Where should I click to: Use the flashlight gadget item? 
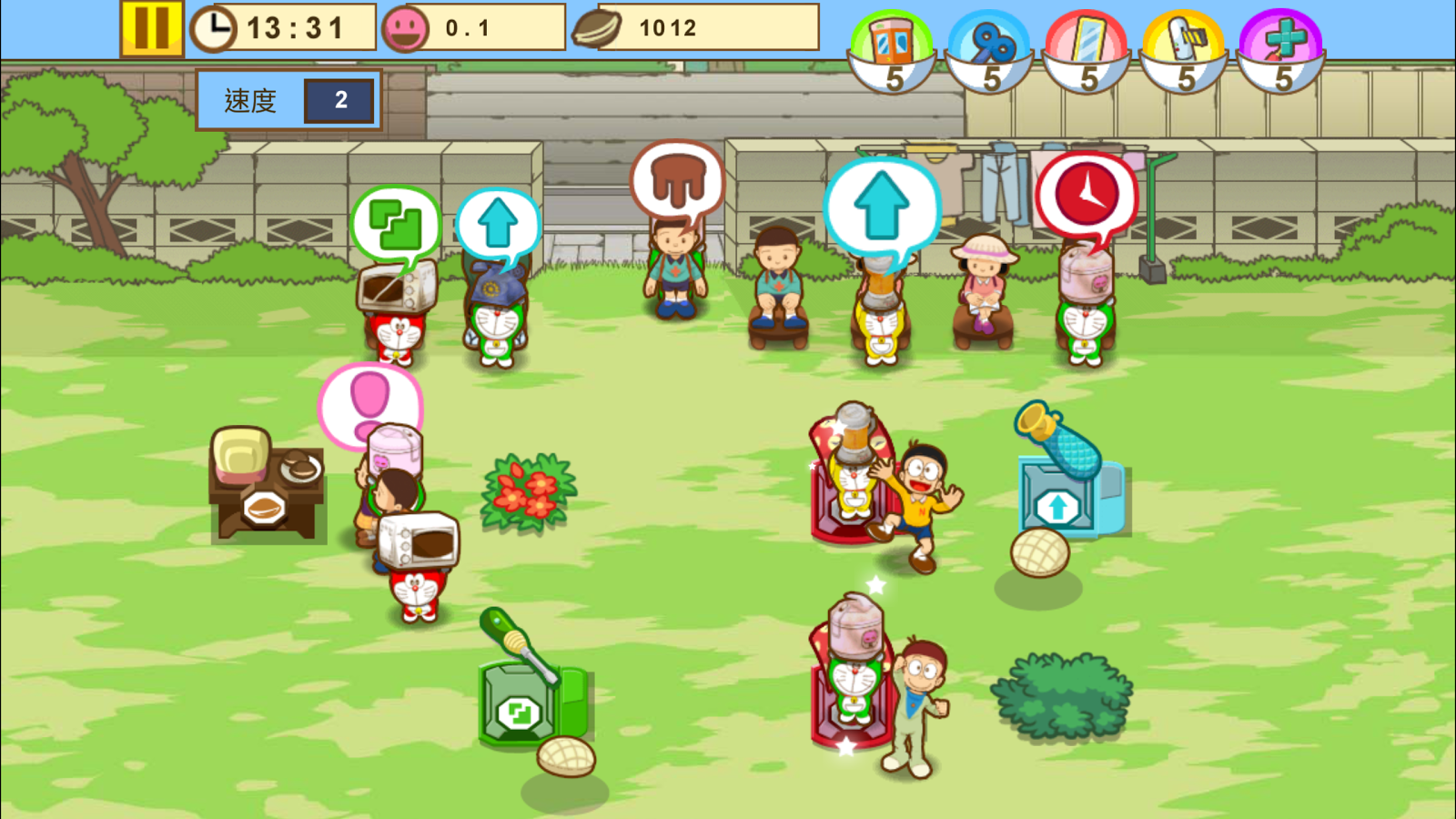click(x=1188, y=38)
